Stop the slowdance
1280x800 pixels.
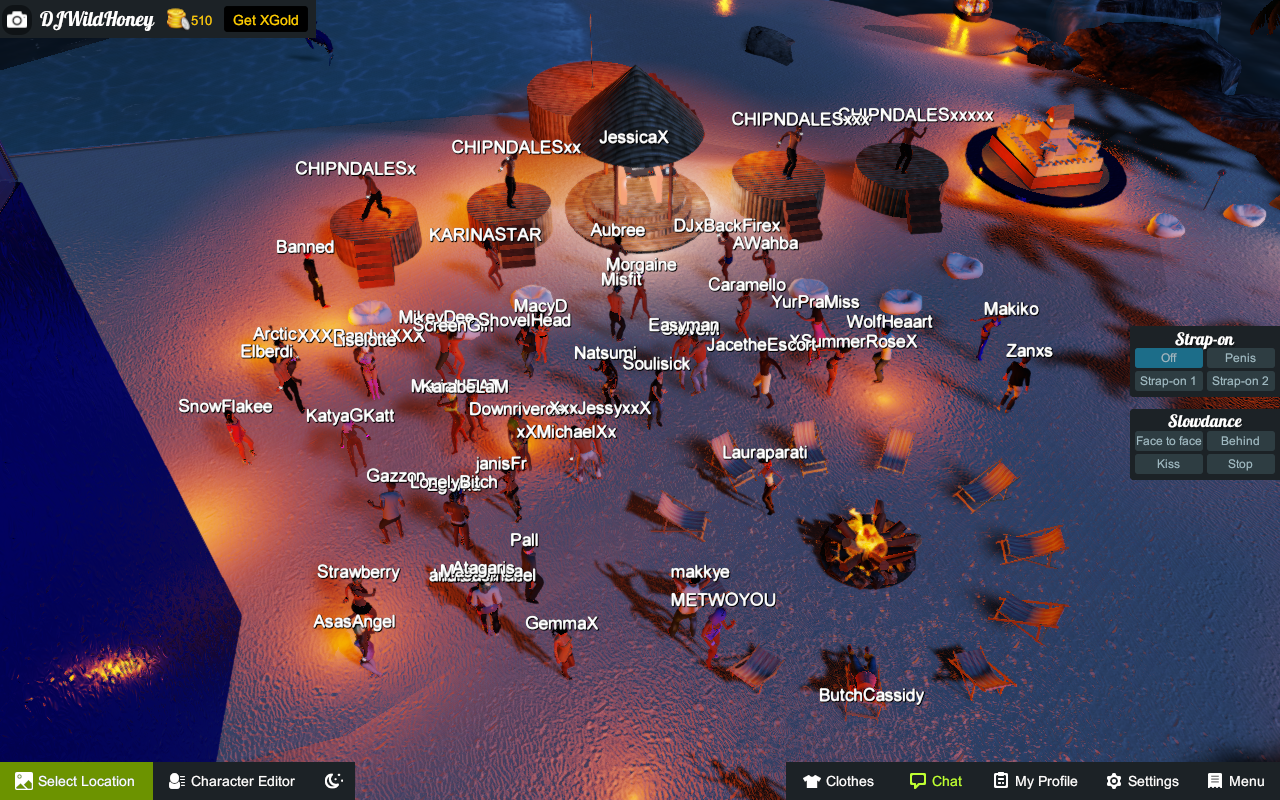click(1240, 464)
